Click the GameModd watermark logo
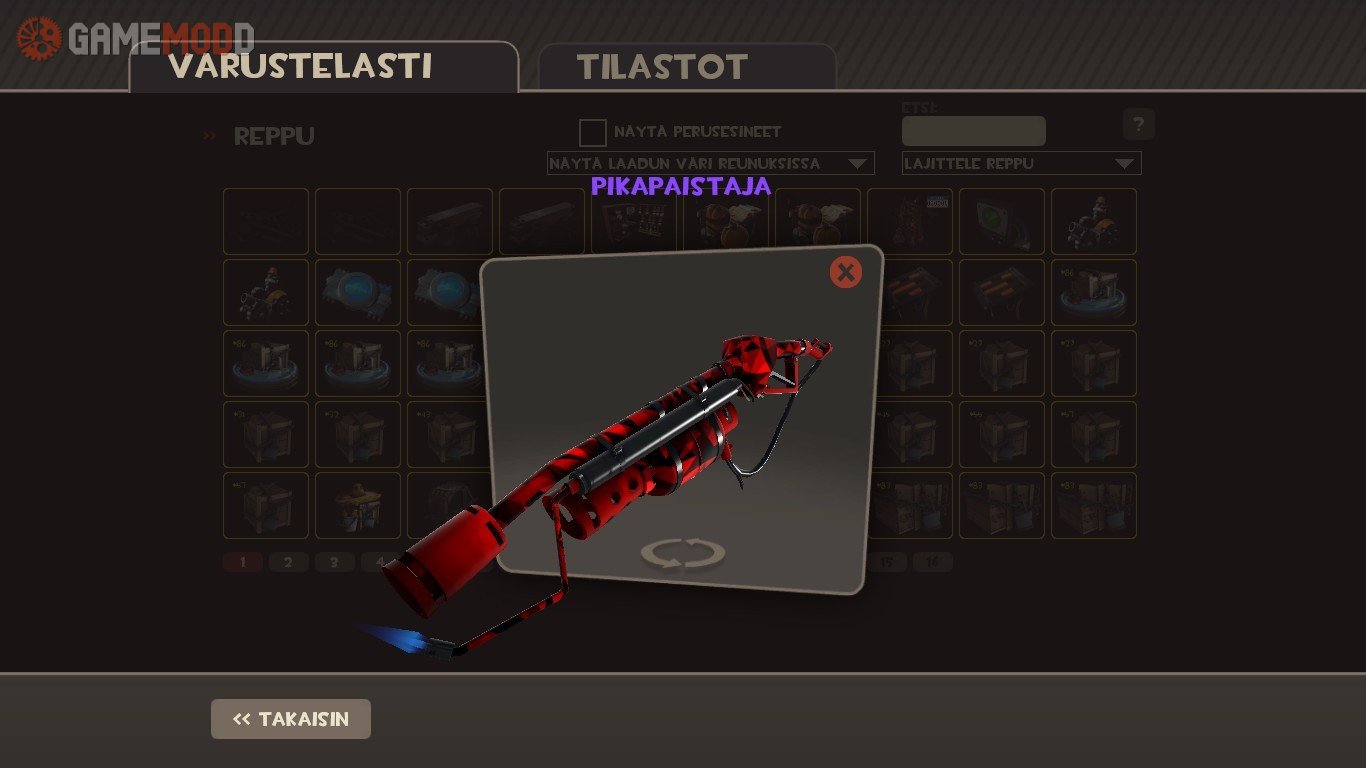 coord(135,38)
